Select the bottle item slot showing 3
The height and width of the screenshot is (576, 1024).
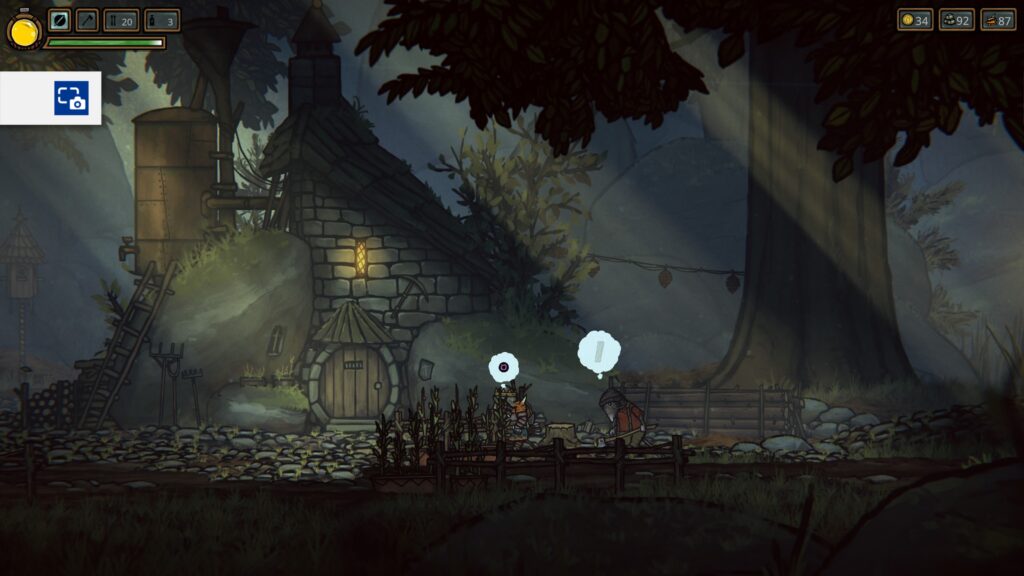pos(162,20)
